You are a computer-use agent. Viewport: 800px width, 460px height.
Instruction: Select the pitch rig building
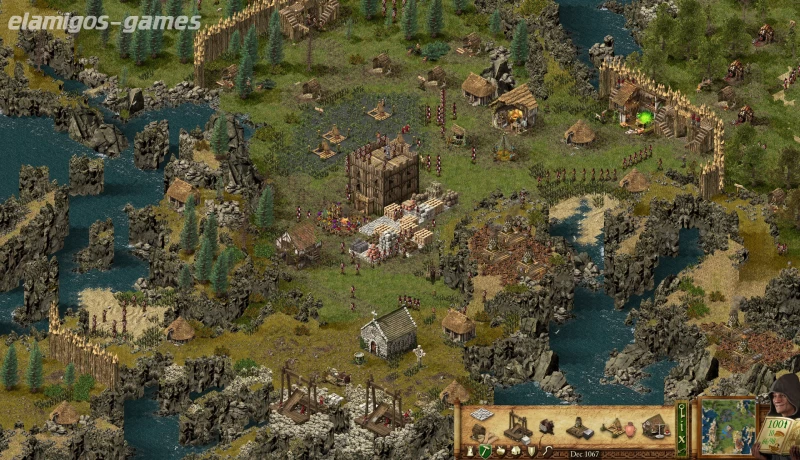(x=613, y=427)
